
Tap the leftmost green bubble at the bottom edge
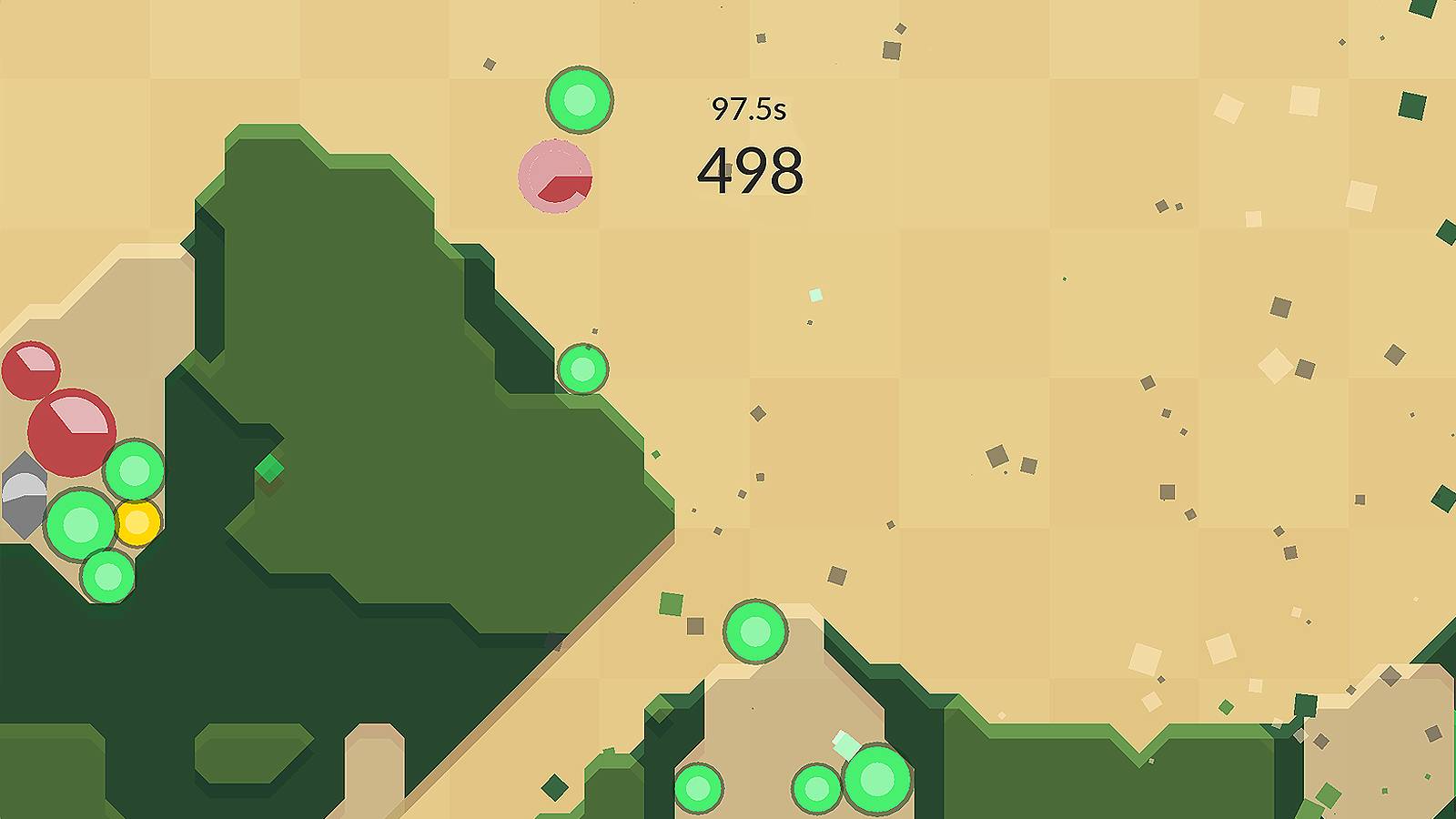point(699,788)
